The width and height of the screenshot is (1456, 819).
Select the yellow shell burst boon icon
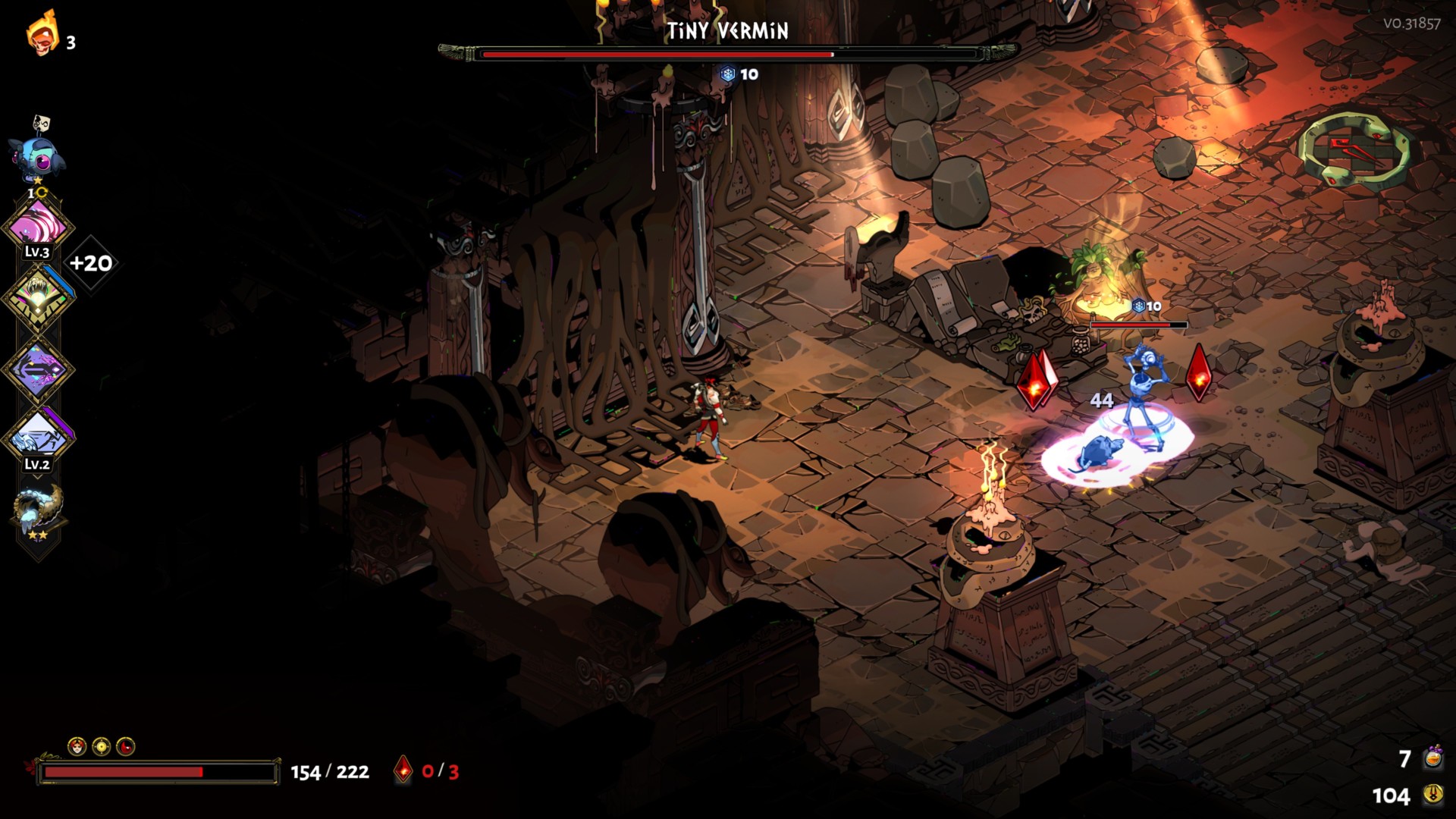37,297
